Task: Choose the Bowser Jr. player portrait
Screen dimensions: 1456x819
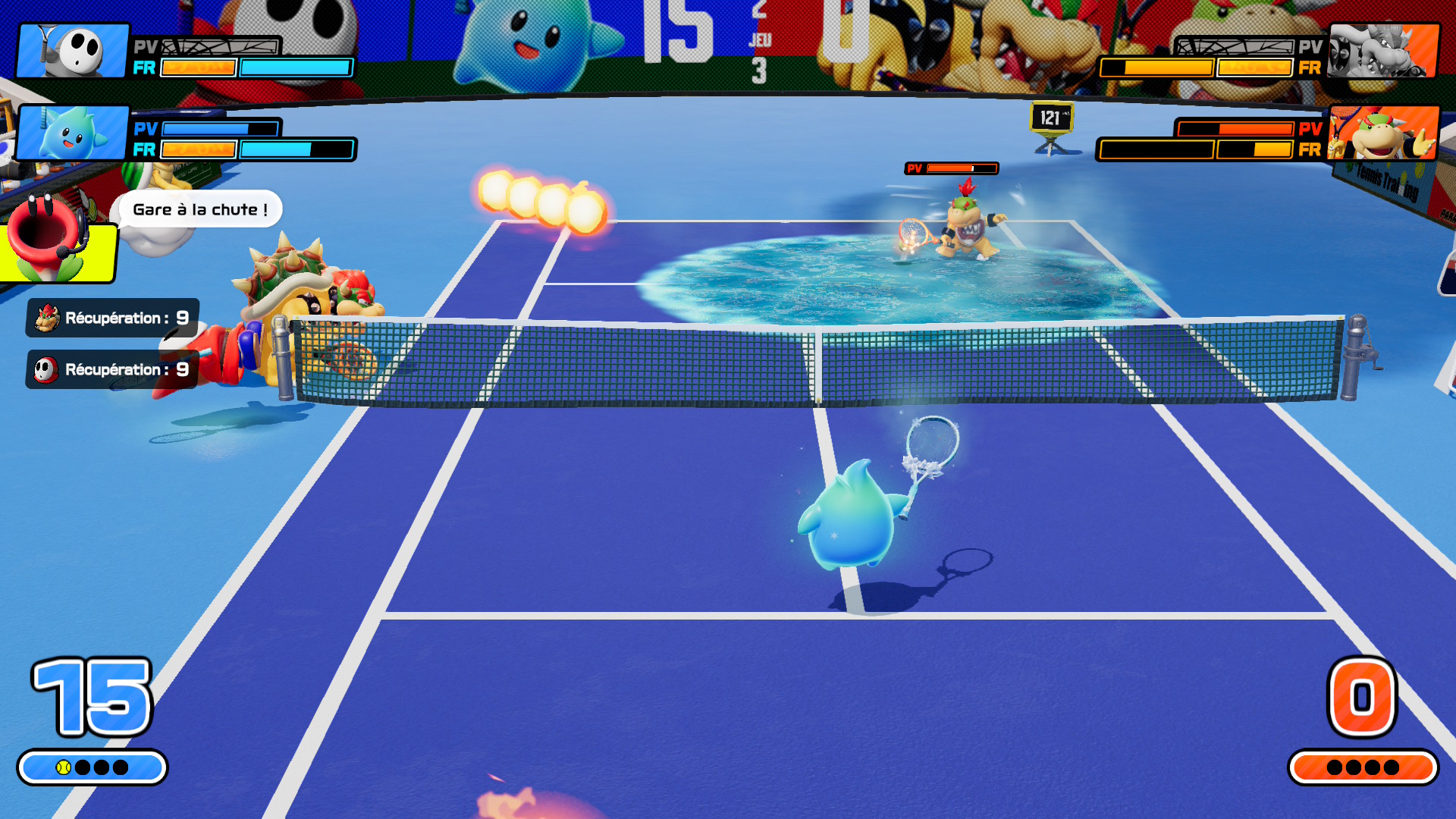Action: [x=1382, y=133]
